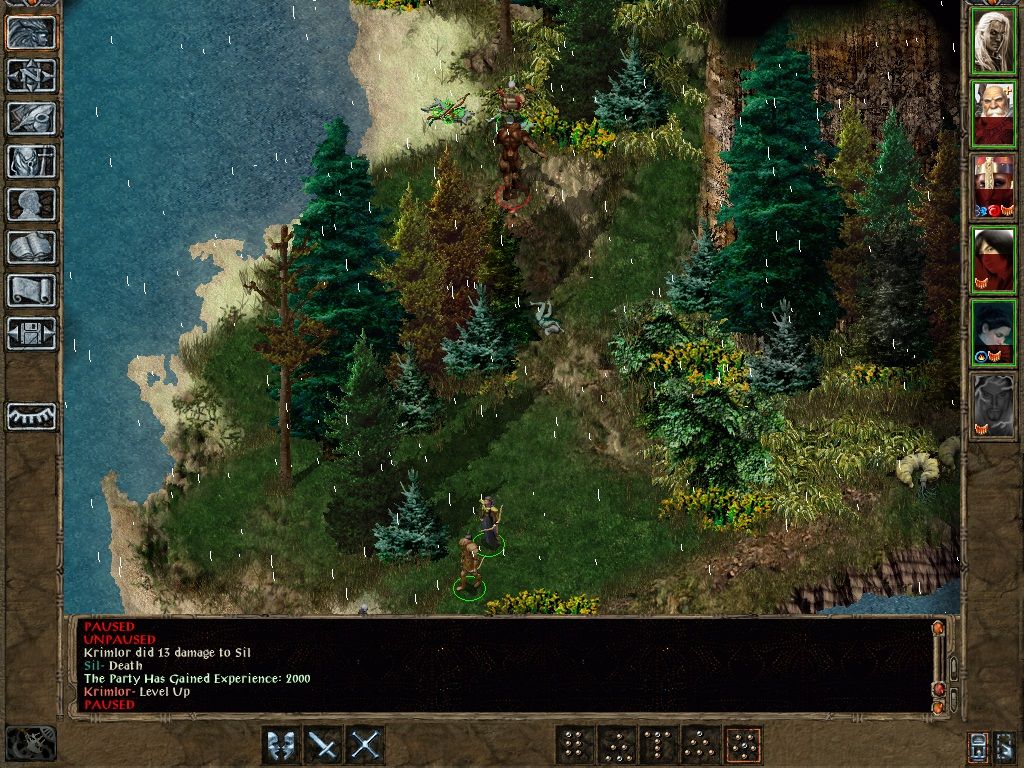Open the area map with the compass icon
This screenshot has width=1024, height=768.
click(32, 75)
